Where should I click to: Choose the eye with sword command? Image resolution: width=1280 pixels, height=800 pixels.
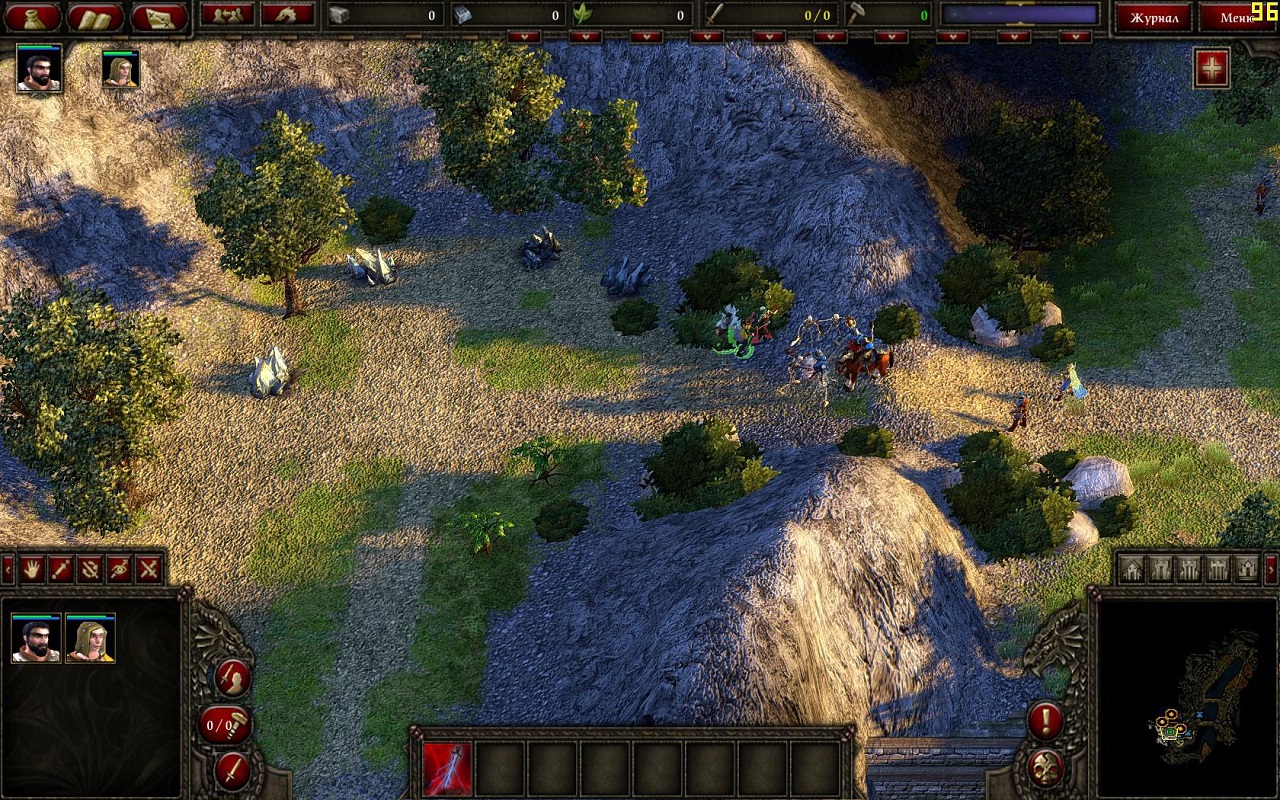click(120, 569)
